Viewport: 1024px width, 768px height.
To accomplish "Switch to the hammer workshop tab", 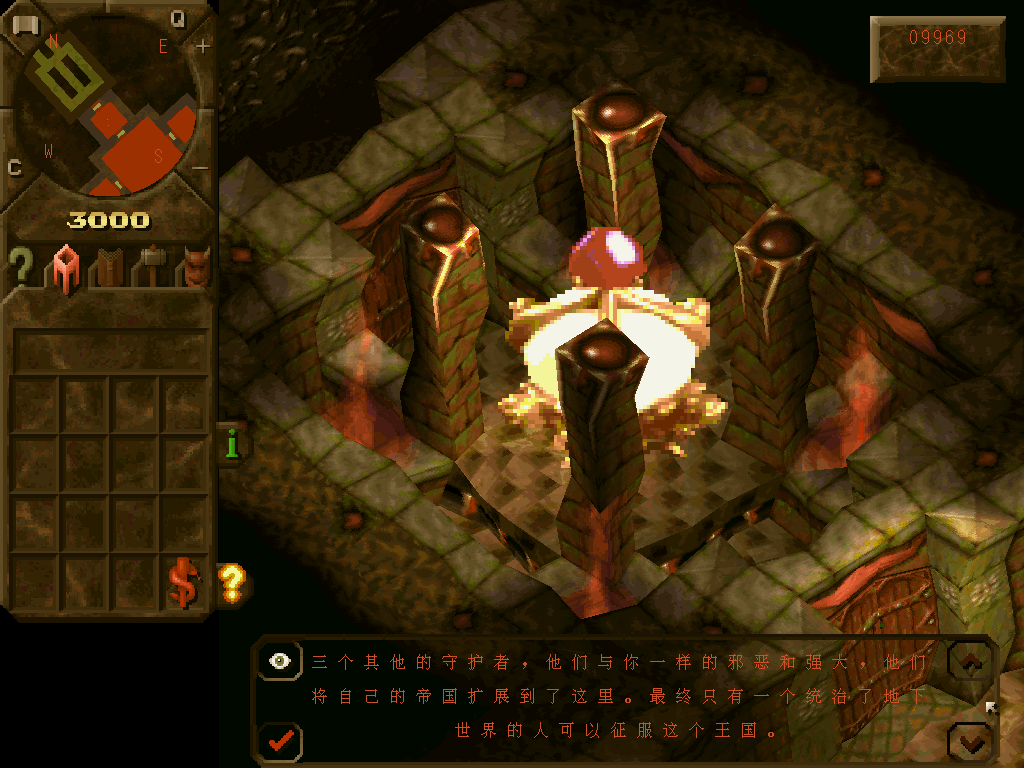I will [152, 268].
